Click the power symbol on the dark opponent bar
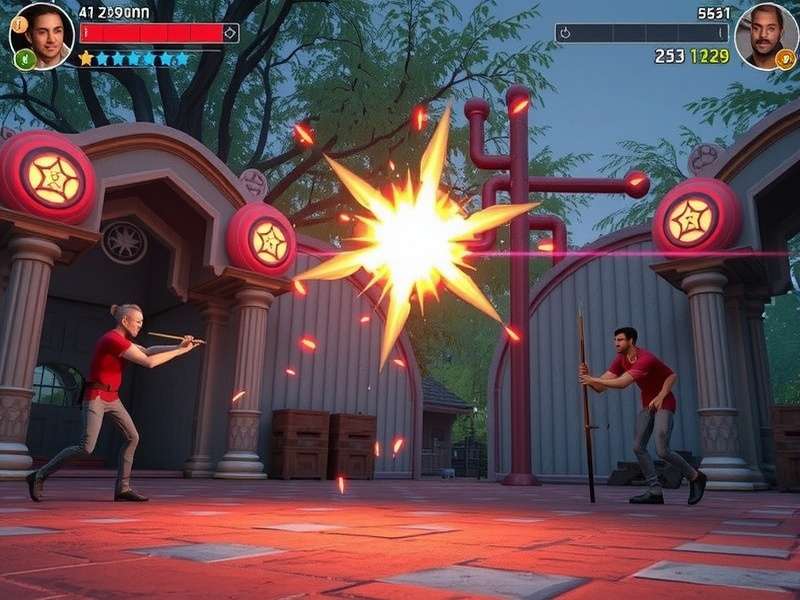800x600 pixels. (x=564, y=33)
